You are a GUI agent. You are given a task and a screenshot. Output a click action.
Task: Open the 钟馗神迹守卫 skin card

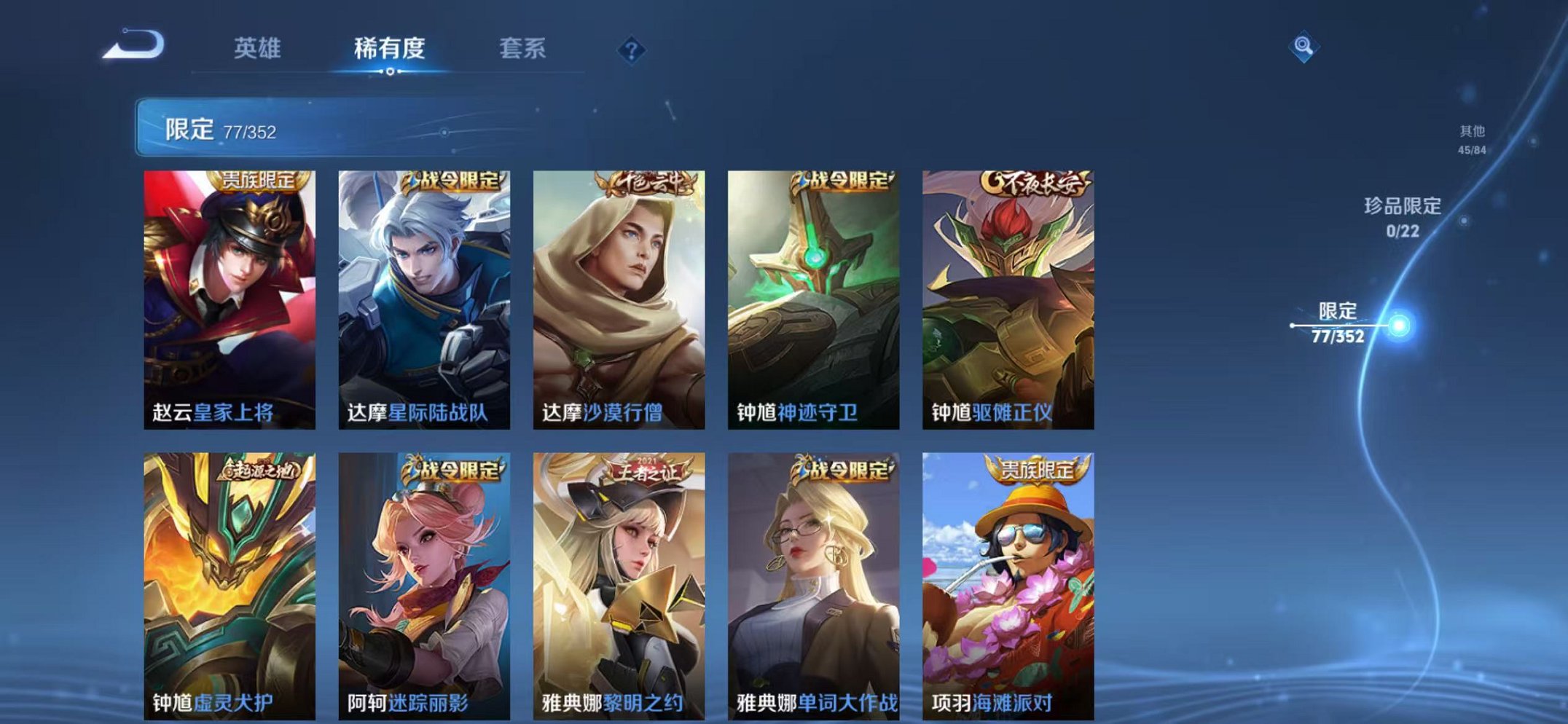813,291
